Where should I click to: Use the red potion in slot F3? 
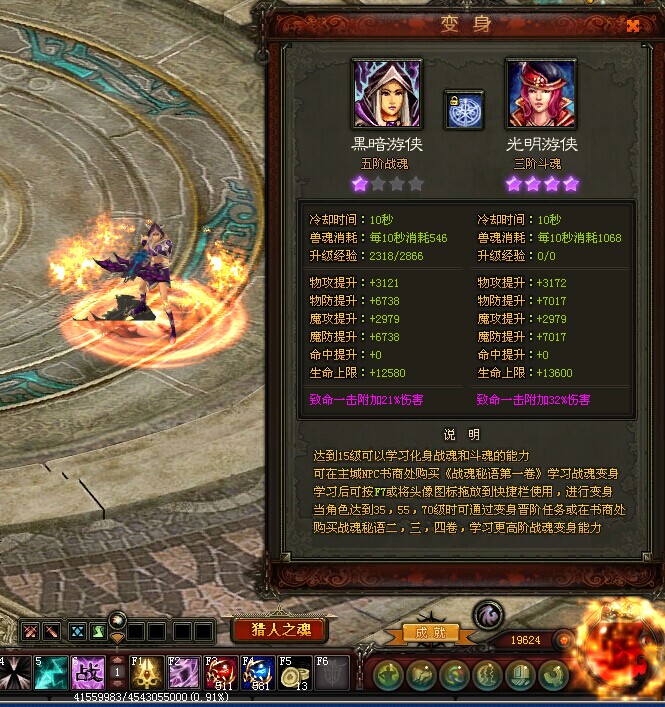click(220, 673)
